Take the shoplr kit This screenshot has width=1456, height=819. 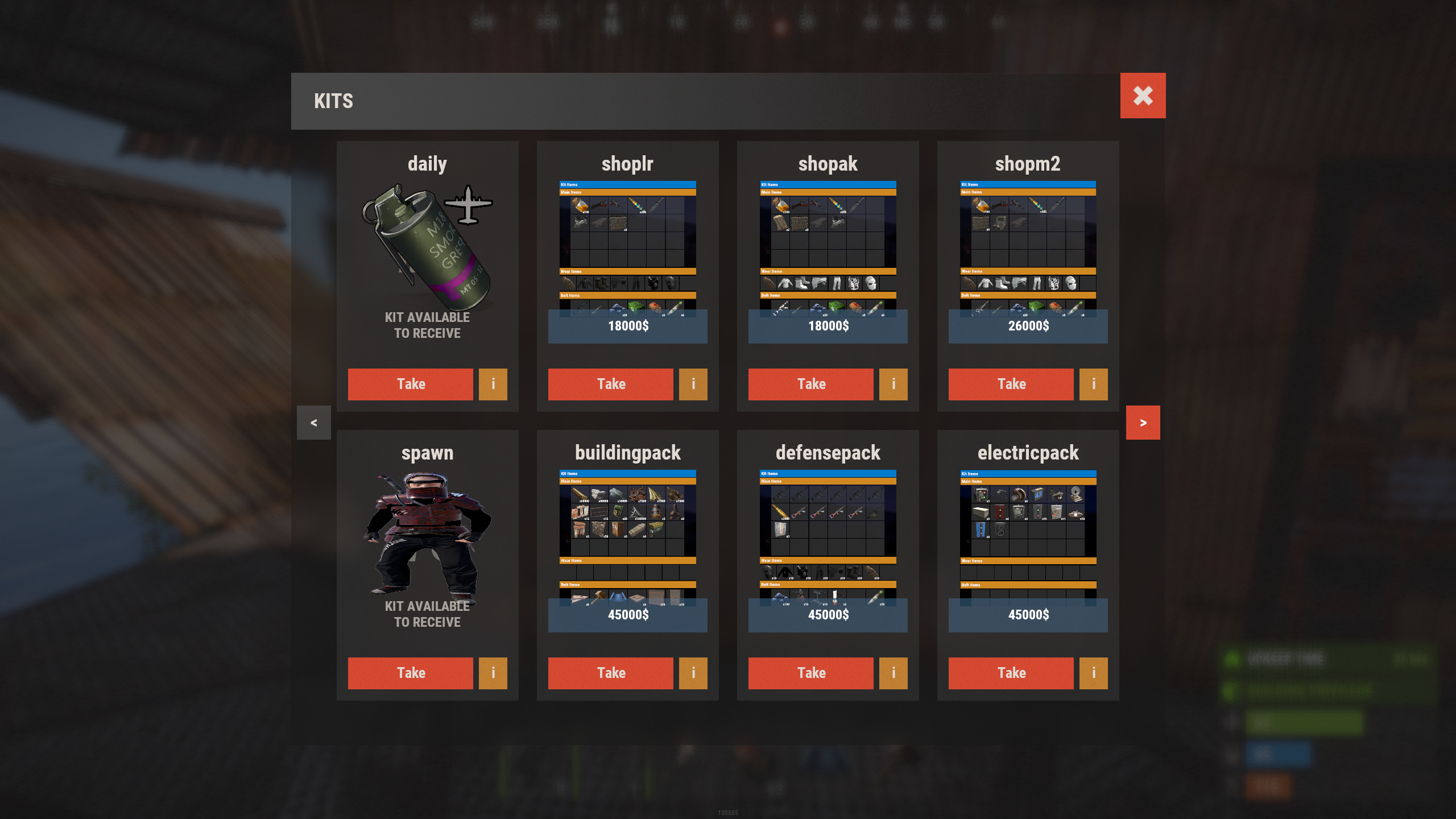coord(610,384)
